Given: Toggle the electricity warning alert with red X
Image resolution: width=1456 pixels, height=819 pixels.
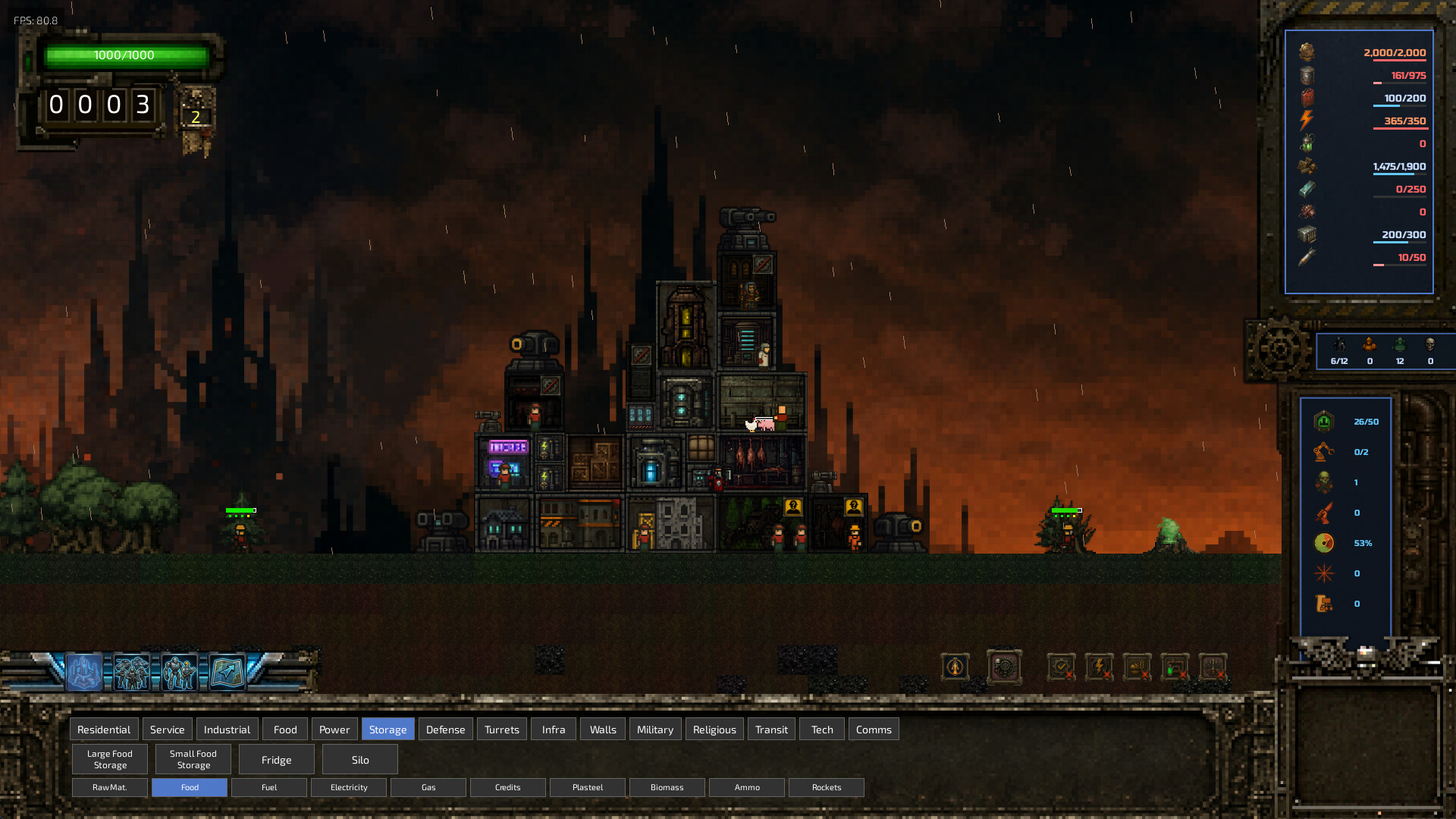Looking at the screenshot, I should [1099, 668].
